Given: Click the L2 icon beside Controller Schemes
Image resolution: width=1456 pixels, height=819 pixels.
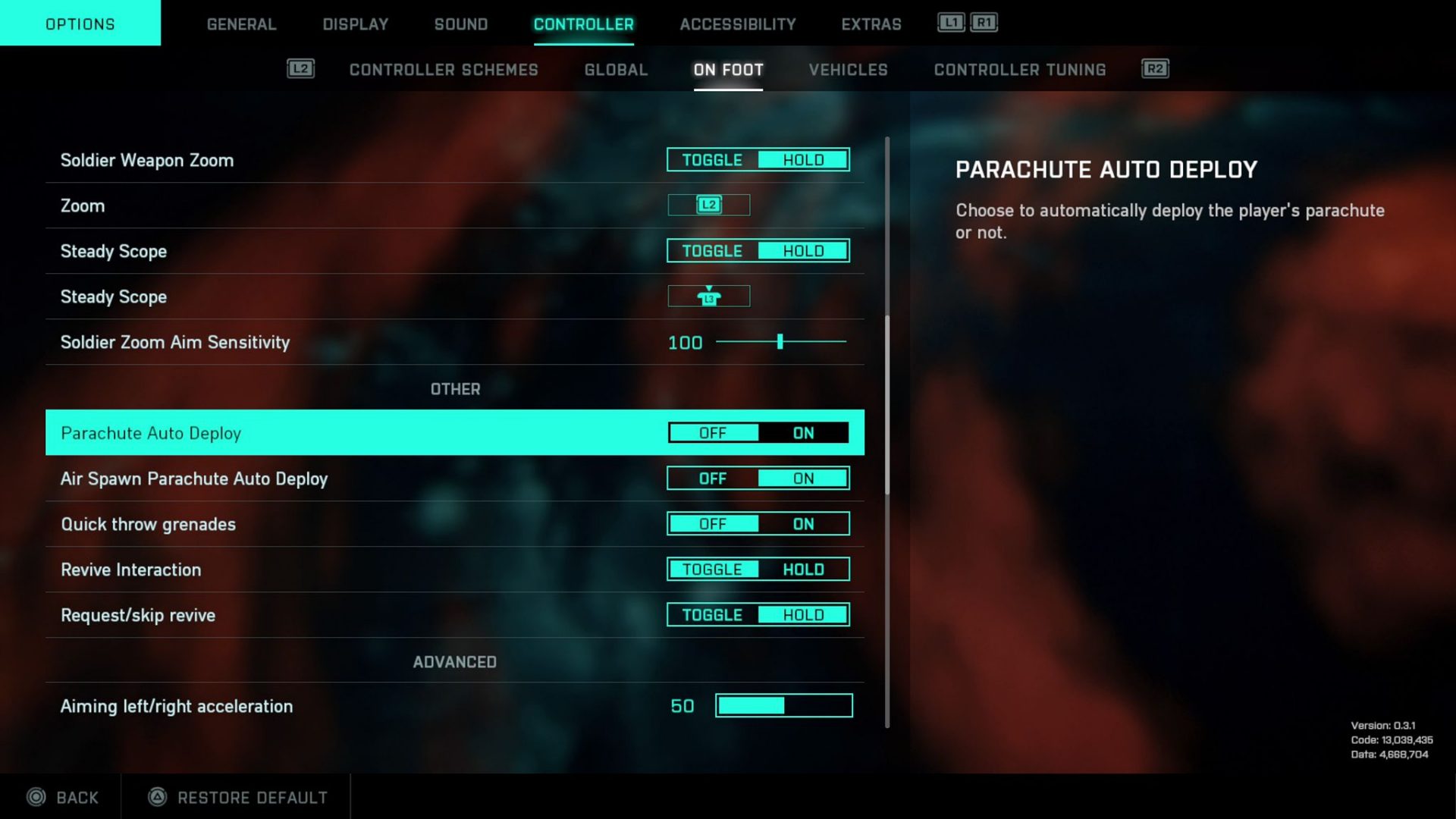Looking at the screenshot, I should pos(299,69).
